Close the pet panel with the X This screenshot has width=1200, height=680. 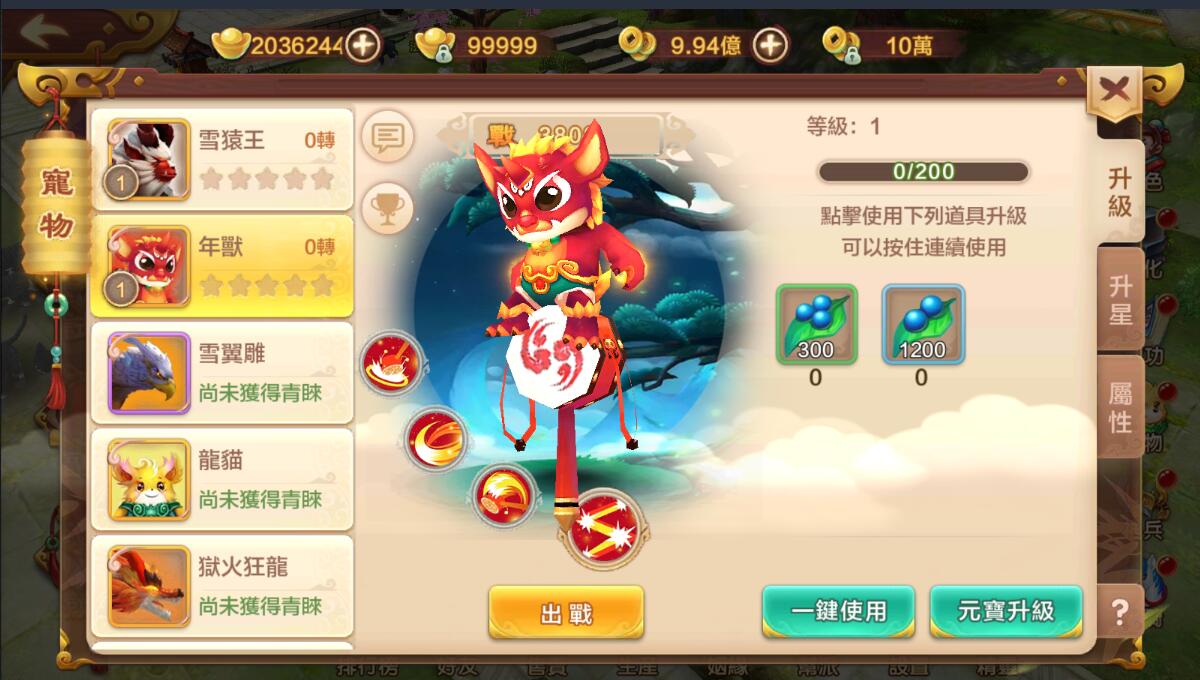[1114, 92]
